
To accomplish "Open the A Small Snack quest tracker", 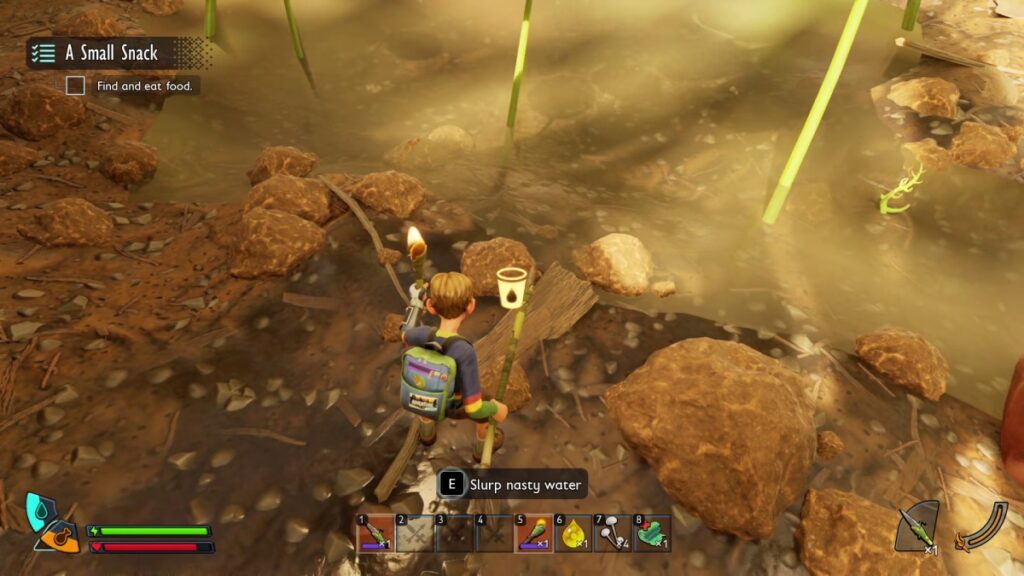I will [x=111, y=53].
